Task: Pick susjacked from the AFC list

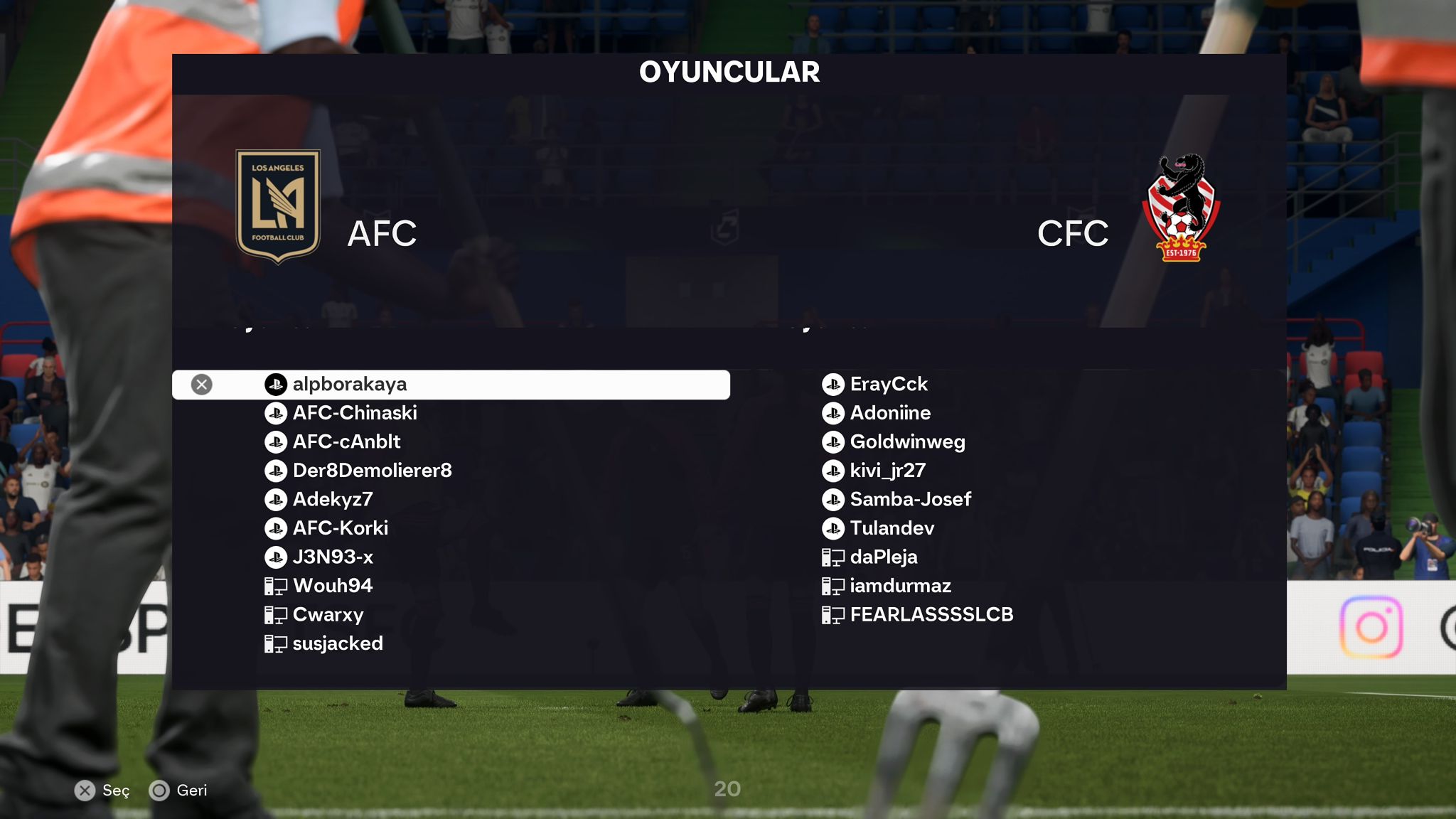Action: [x=338, y=643]
